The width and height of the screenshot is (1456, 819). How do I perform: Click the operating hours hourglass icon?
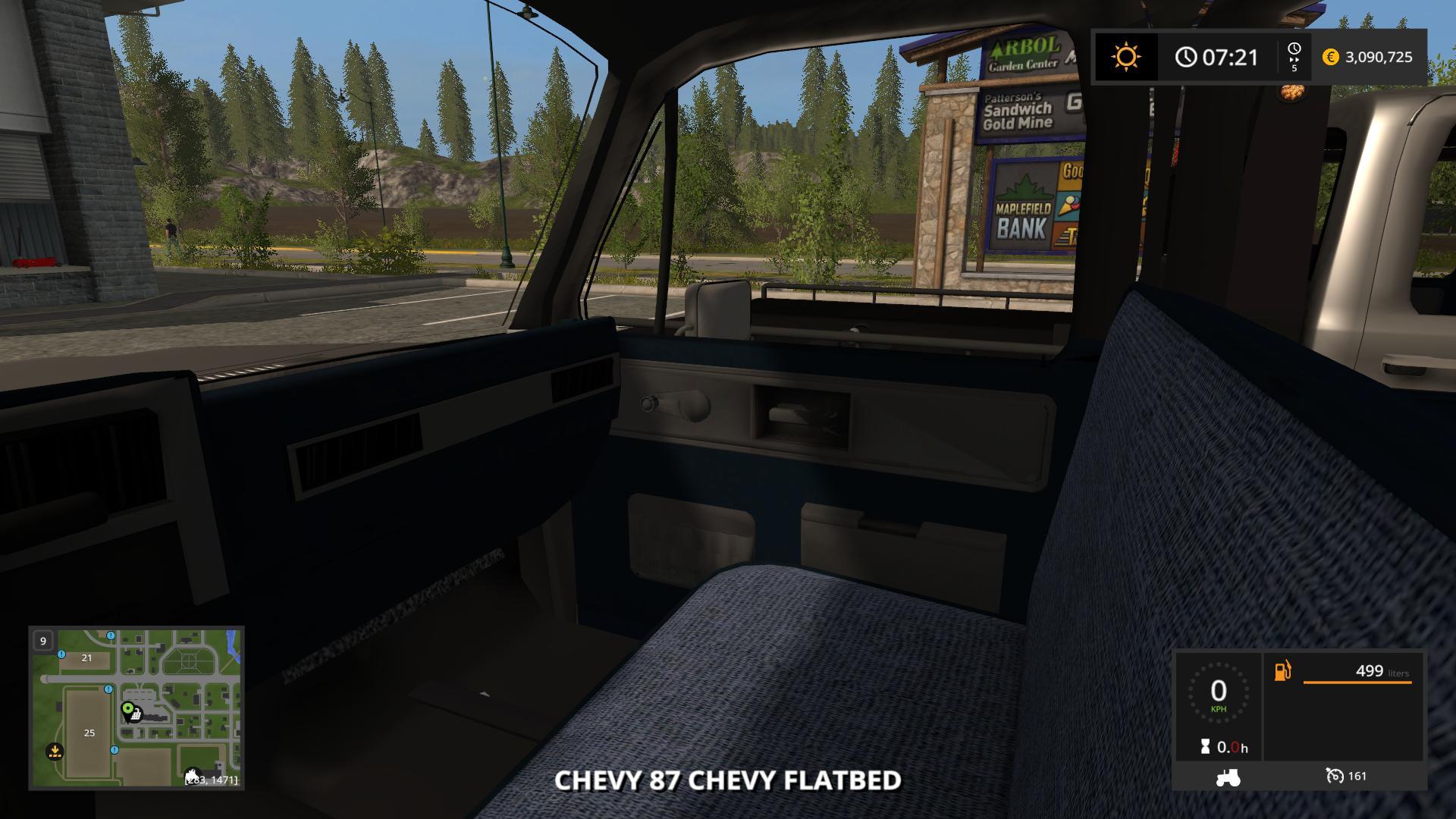pos(1205,747)
